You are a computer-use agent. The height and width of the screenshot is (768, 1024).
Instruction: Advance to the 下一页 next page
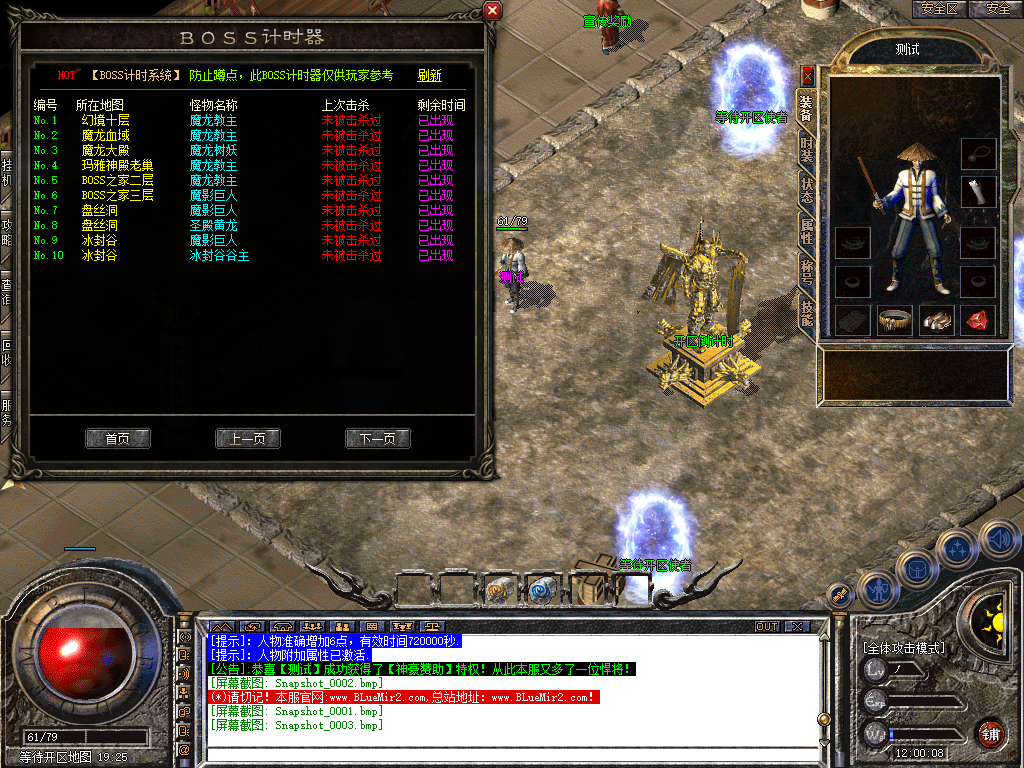coord(378,439)
